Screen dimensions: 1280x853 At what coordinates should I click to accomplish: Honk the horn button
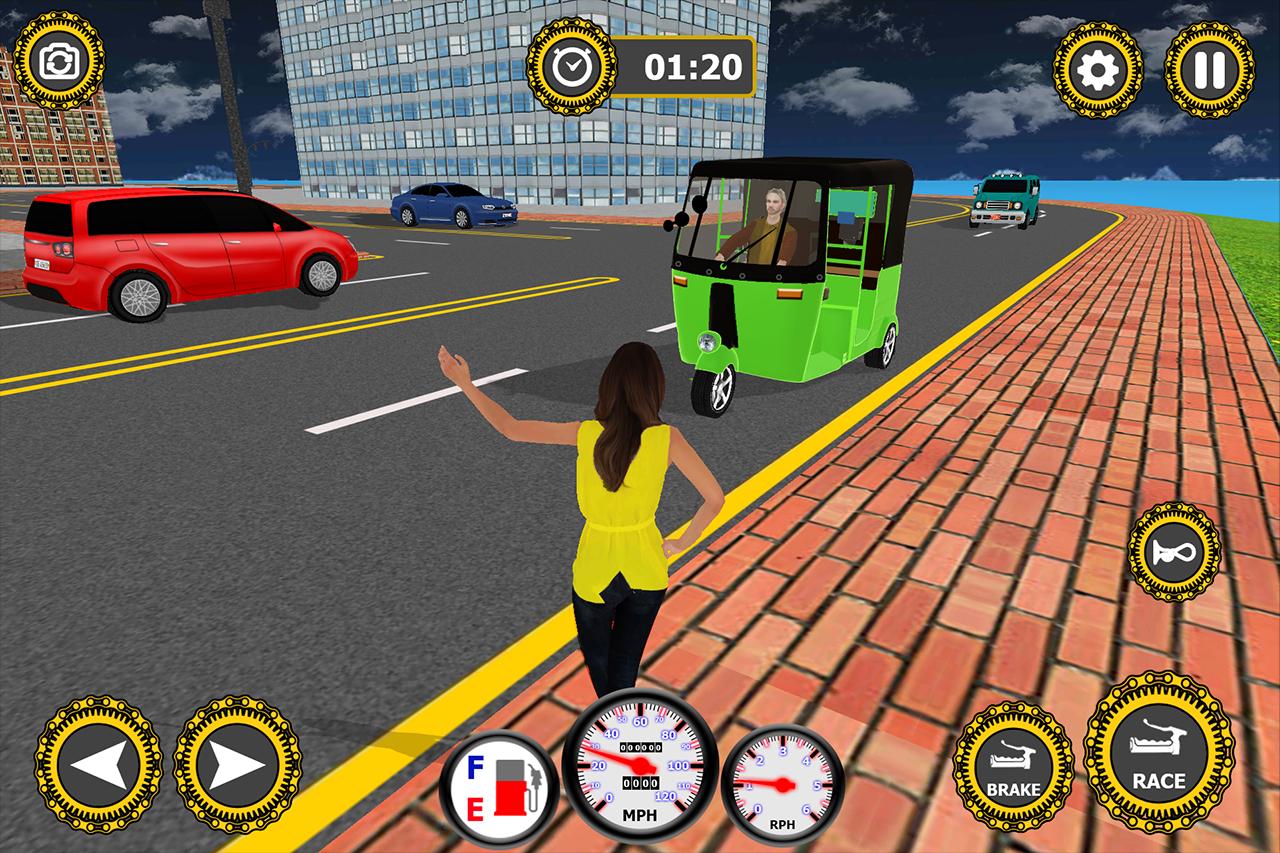pyautogui.click(x=1174, y=552)
